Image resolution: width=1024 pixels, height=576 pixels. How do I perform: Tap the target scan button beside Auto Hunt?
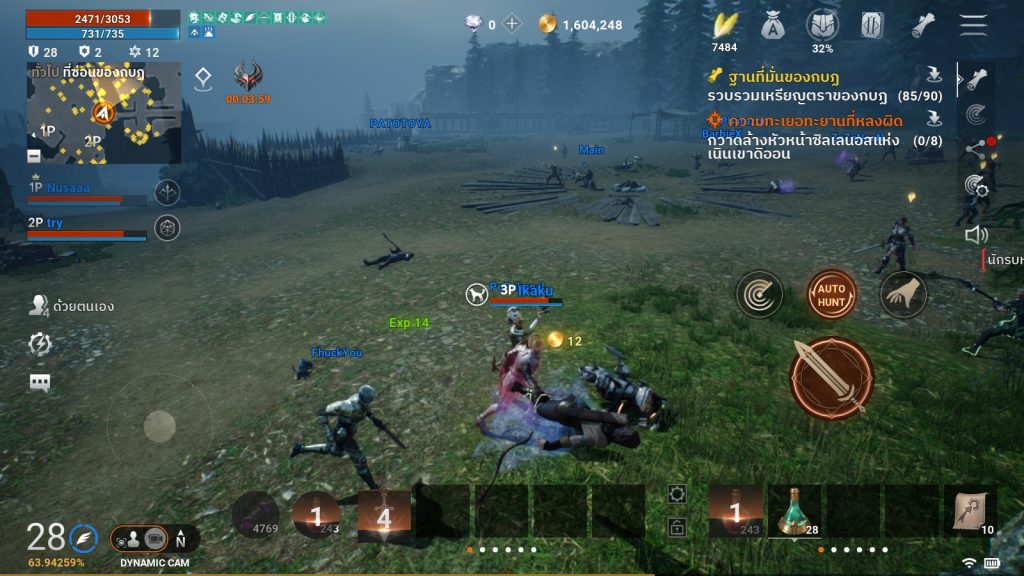click(760, 294)
